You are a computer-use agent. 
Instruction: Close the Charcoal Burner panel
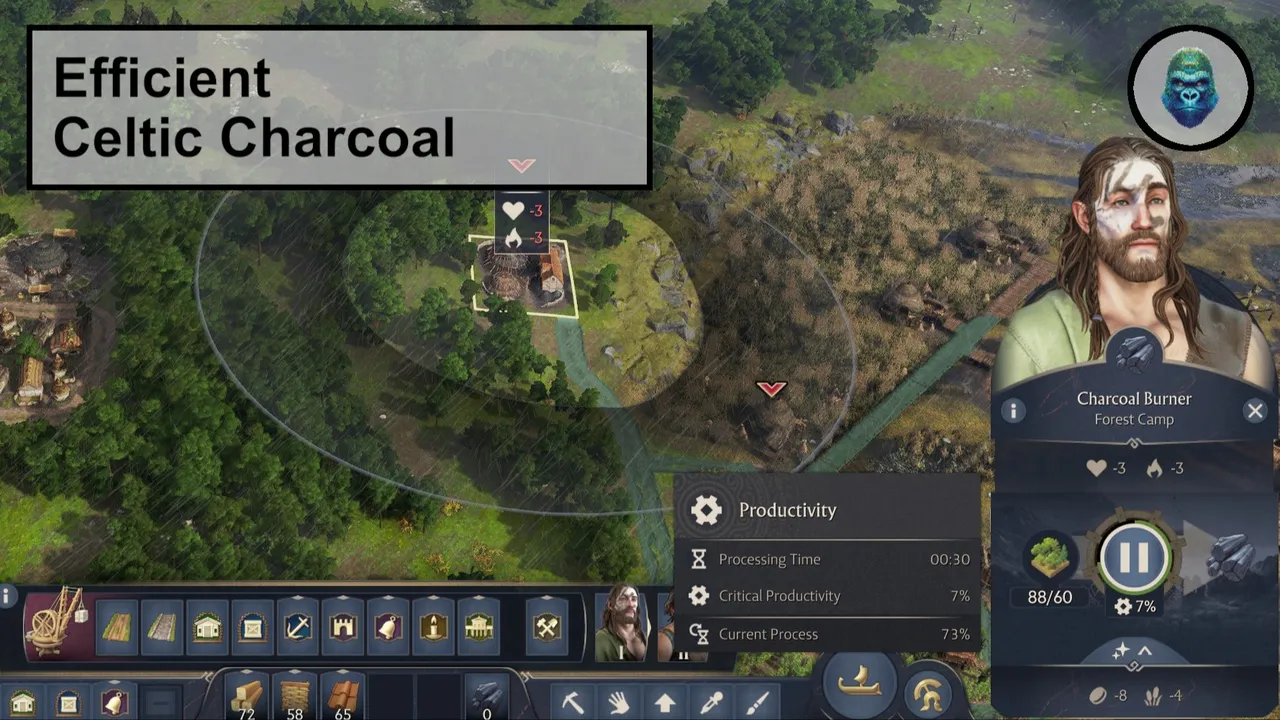1255,411
